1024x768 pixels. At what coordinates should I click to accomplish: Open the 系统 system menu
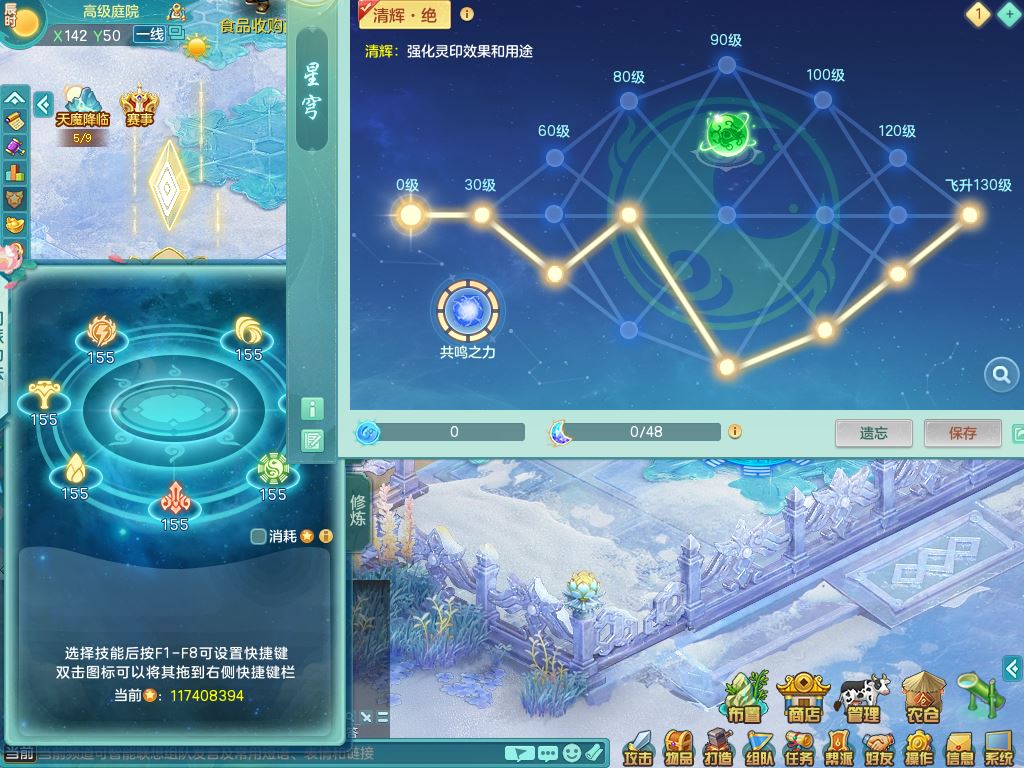tap(999, 747)
